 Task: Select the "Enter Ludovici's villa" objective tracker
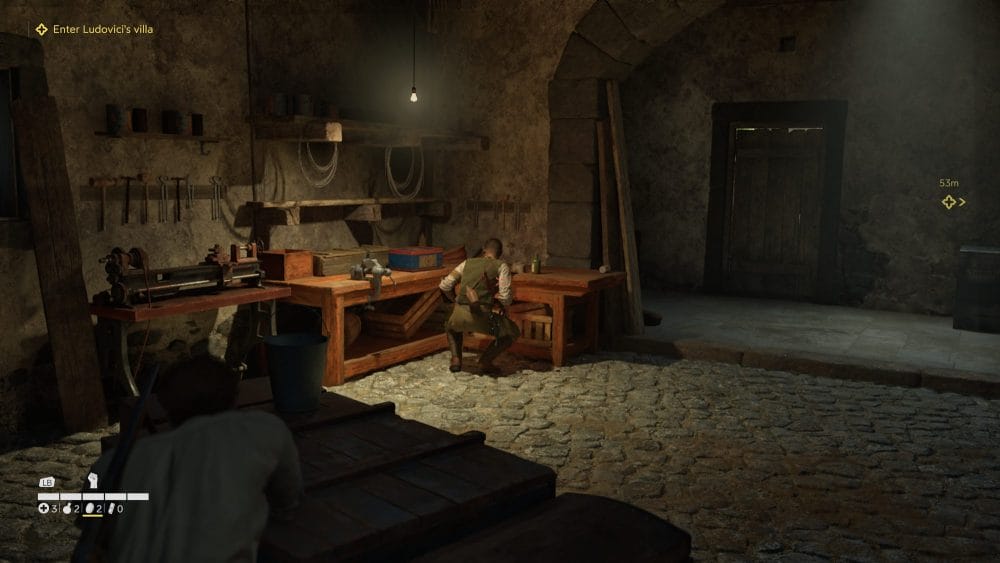point(94,29)
